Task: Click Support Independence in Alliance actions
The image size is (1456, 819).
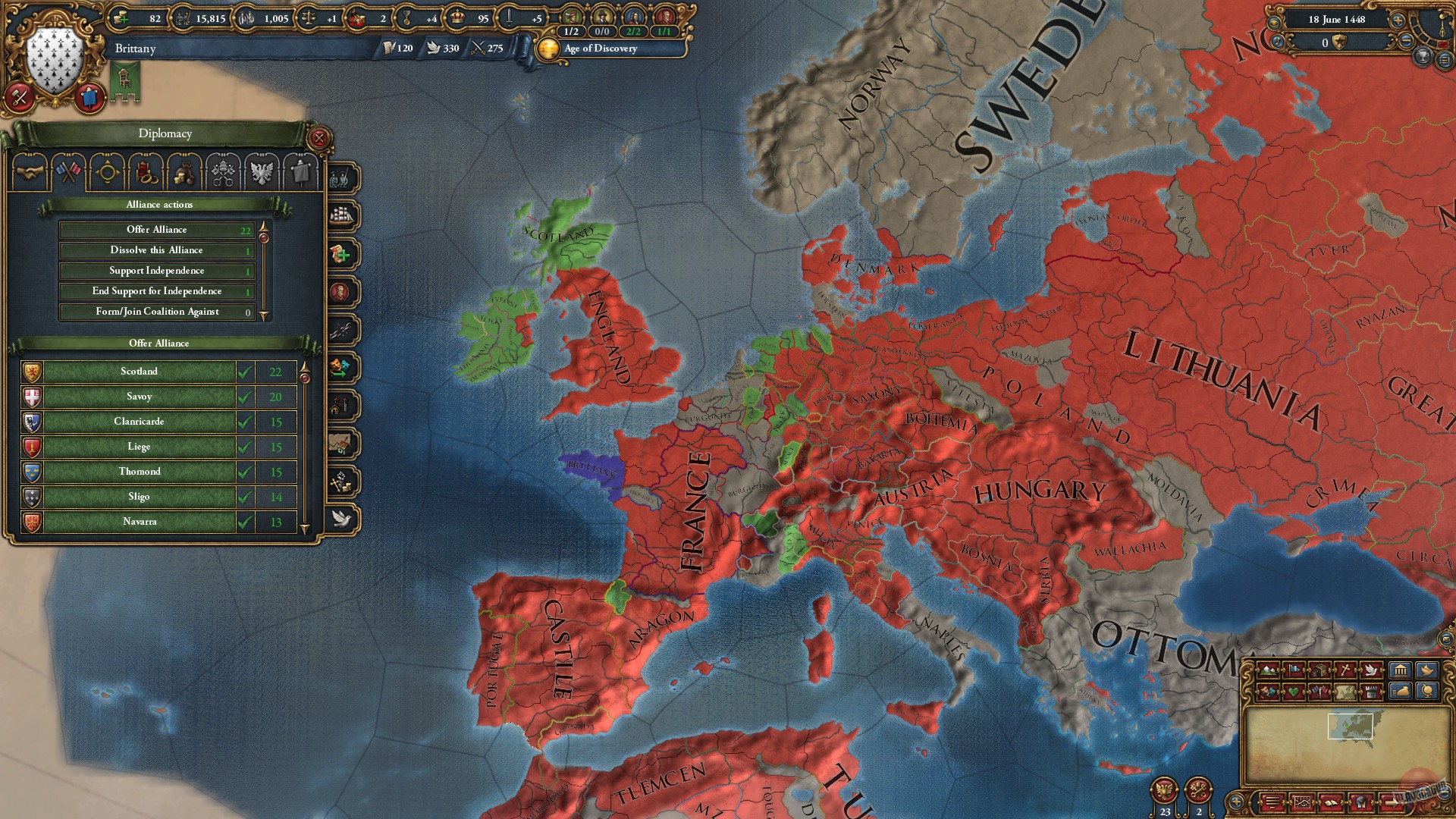Action: tap(156, 270)
